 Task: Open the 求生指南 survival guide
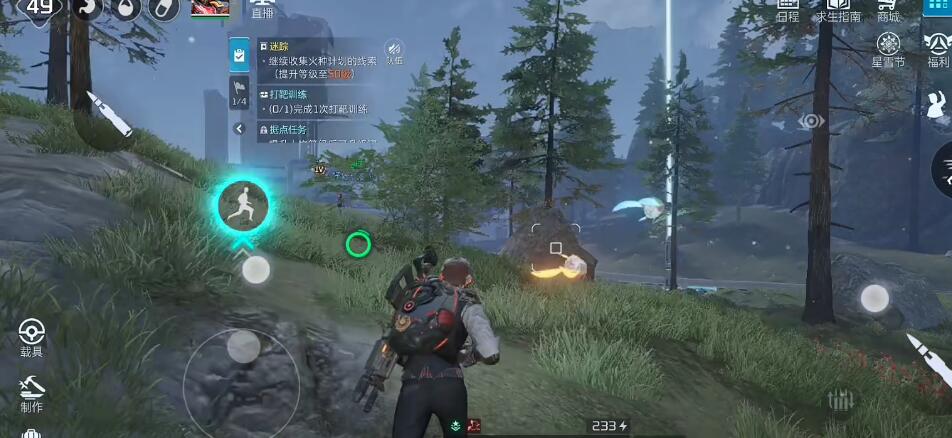839,11
